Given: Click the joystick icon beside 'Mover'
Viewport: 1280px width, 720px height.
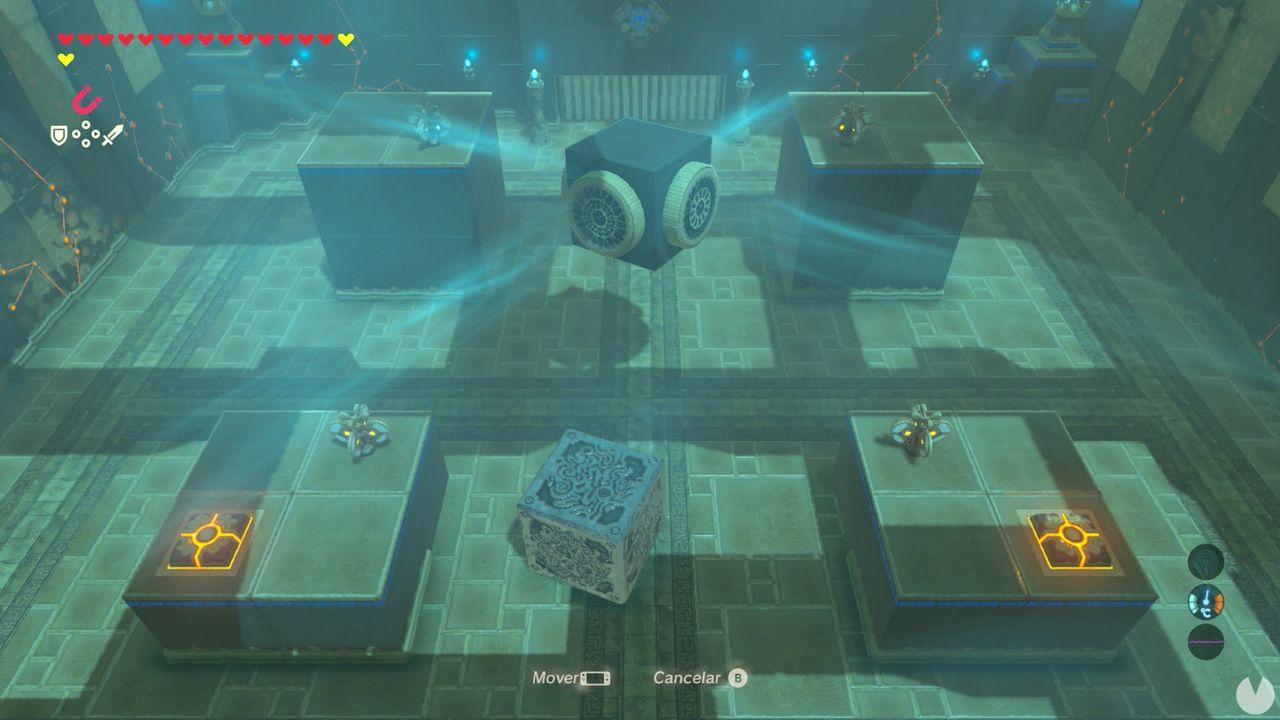Looking at the screenshot, I should click(x=595, y=677).
